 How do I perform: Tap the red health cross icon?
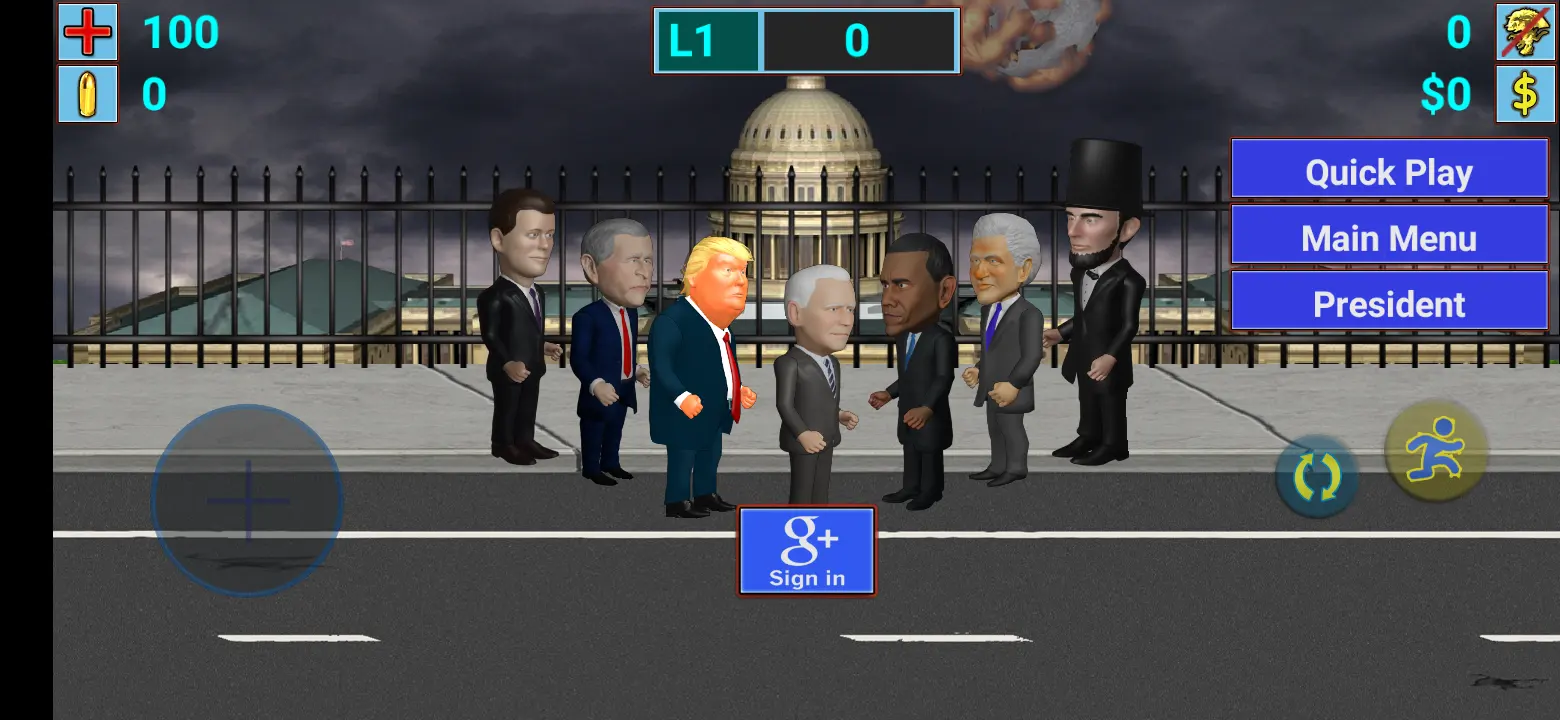pyautogui.click(x=87, y=33)
